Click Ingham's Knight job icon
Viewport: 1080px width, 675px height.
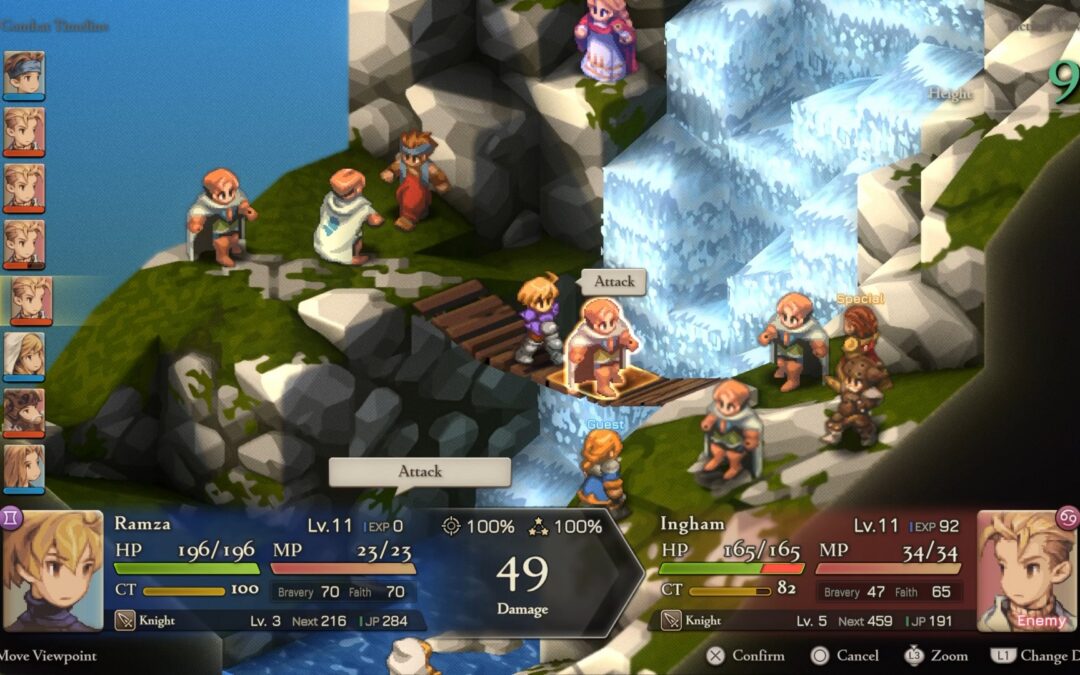pyautogui.click(x=671, y=621)
